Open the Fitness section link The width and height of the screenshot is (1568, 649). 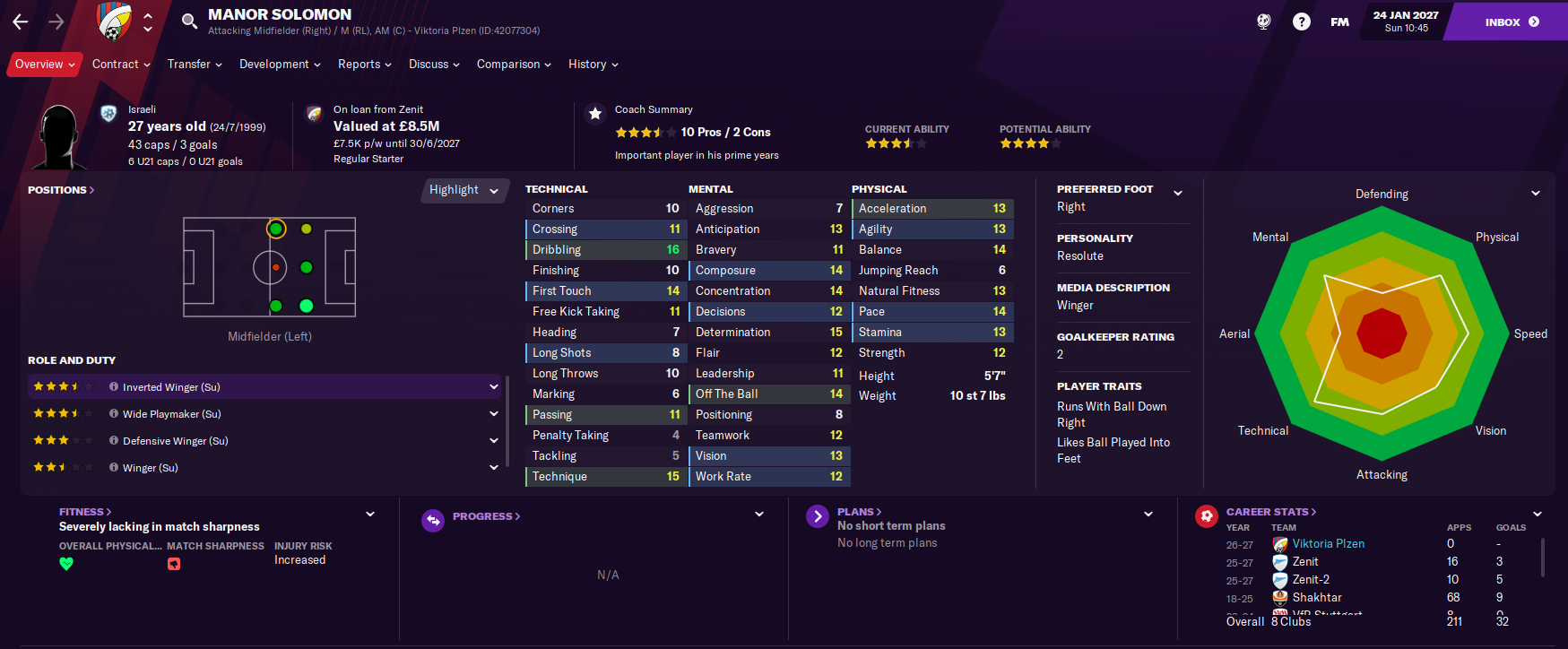(x=85, y=512)
